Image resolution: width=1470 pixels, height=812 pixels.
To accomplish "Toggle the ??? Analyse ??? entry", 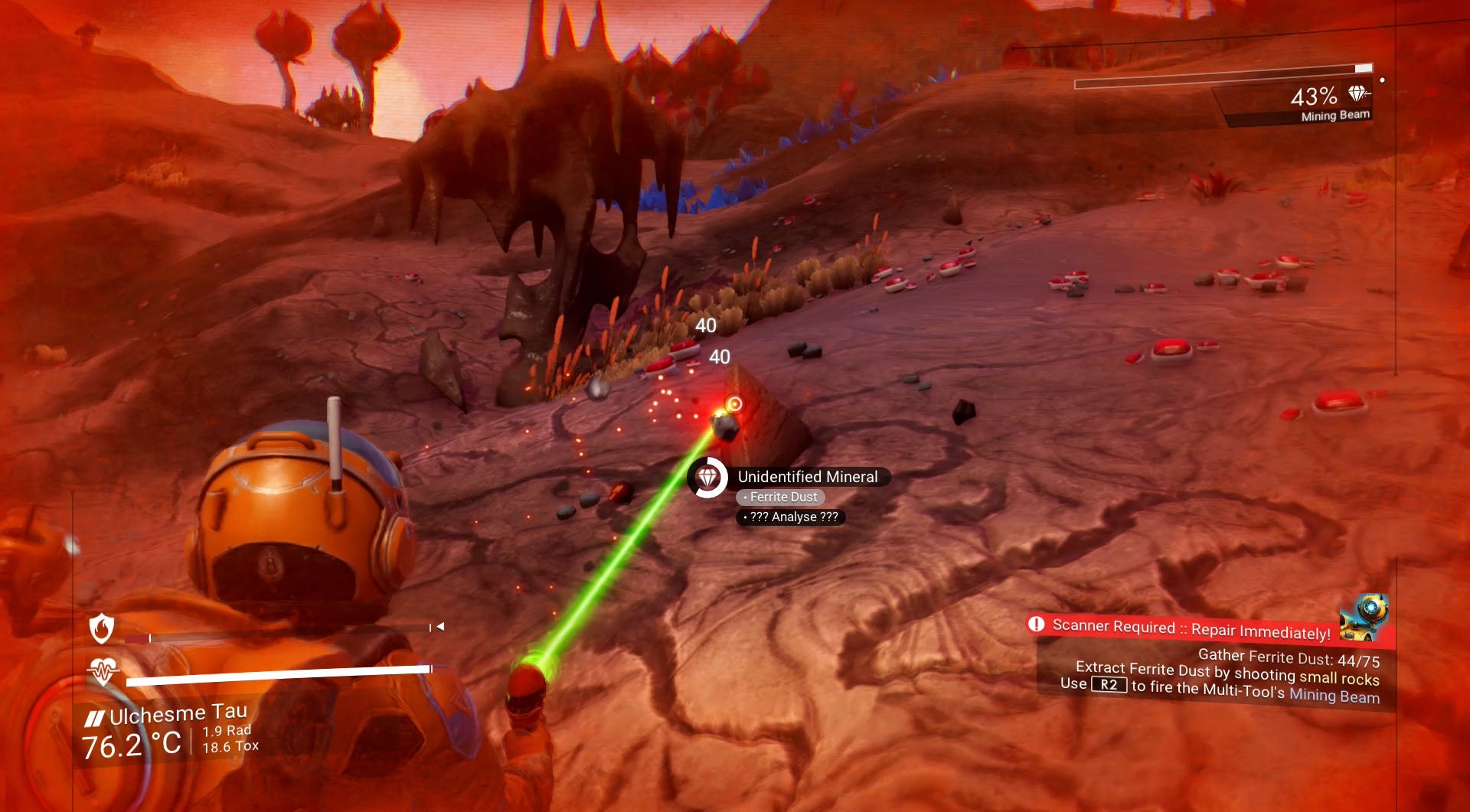I will coord(790,517).
